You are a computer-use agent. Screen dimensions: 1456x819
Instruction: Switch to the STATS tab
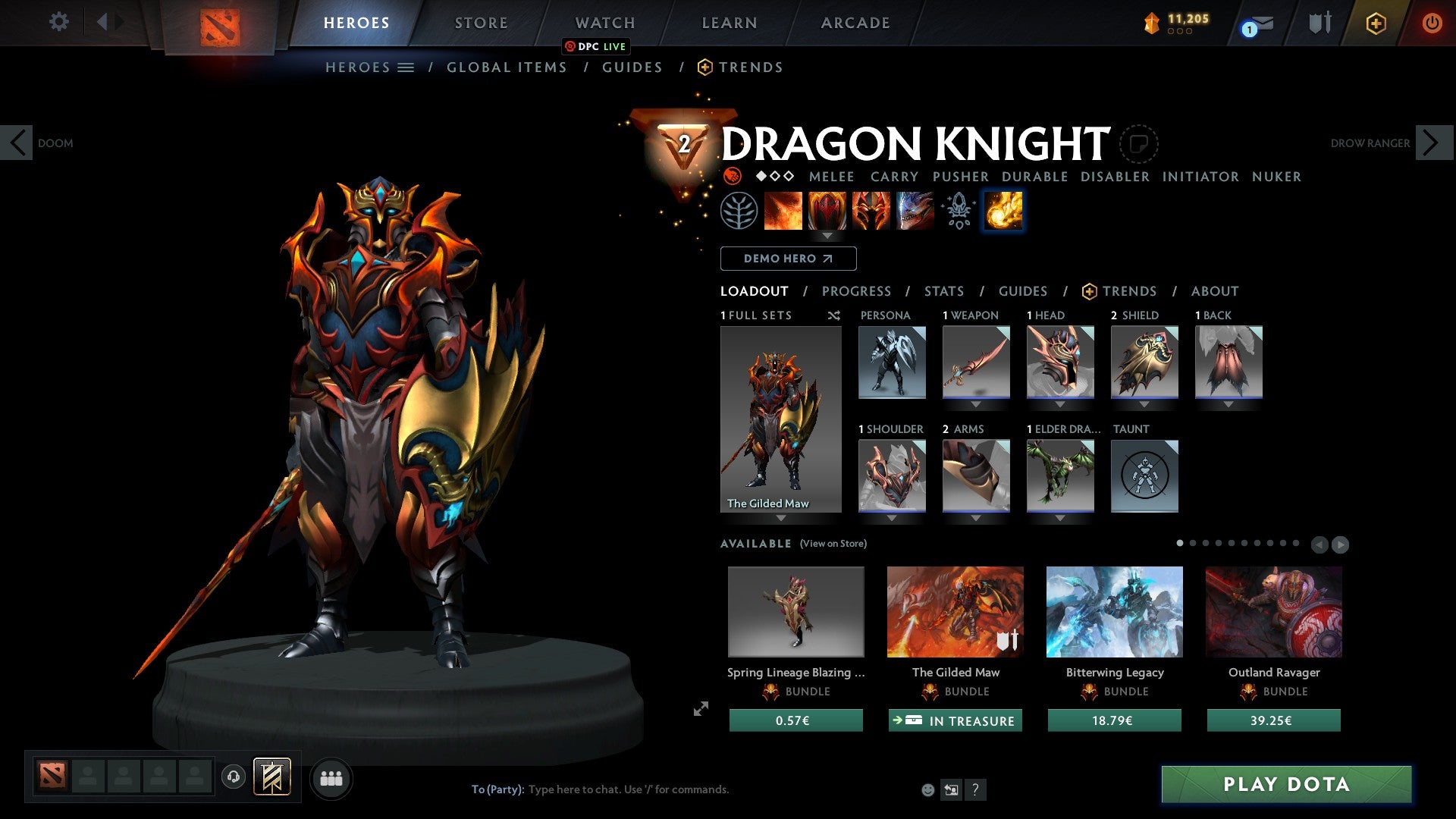944,290
